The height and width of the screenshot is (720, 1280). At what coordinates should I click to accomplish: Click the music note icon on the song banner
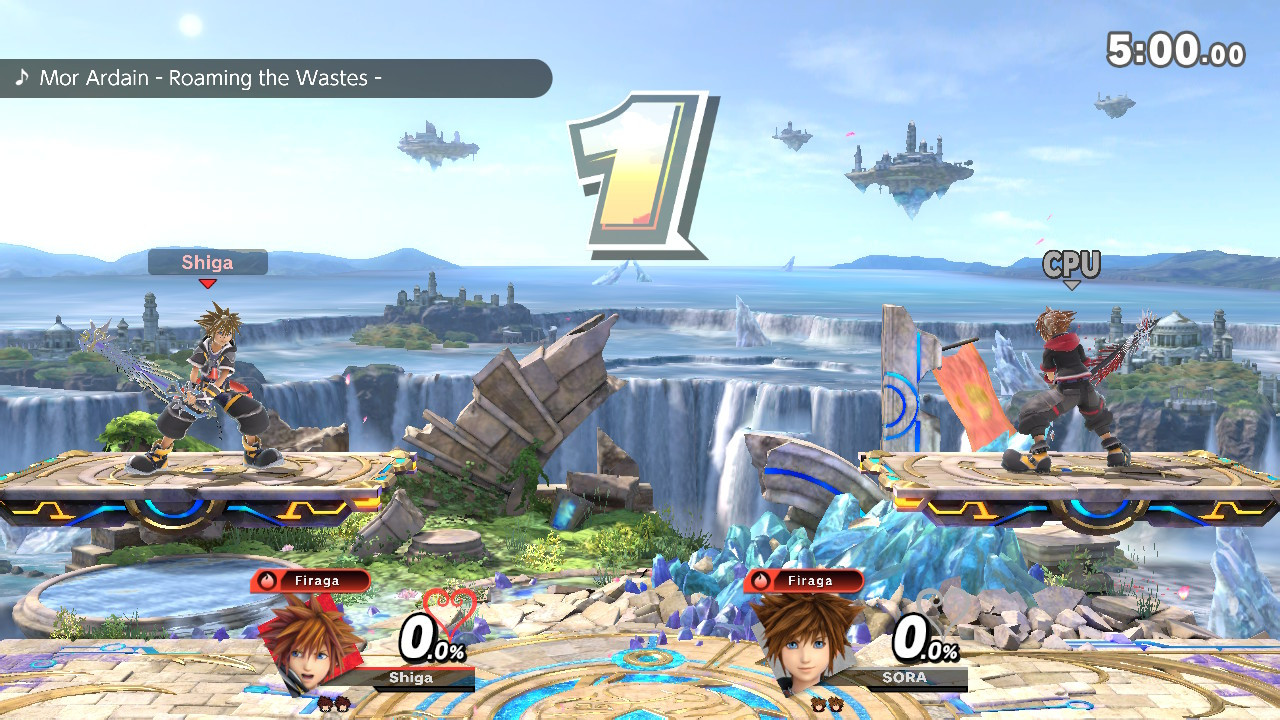tap(24, 77)
